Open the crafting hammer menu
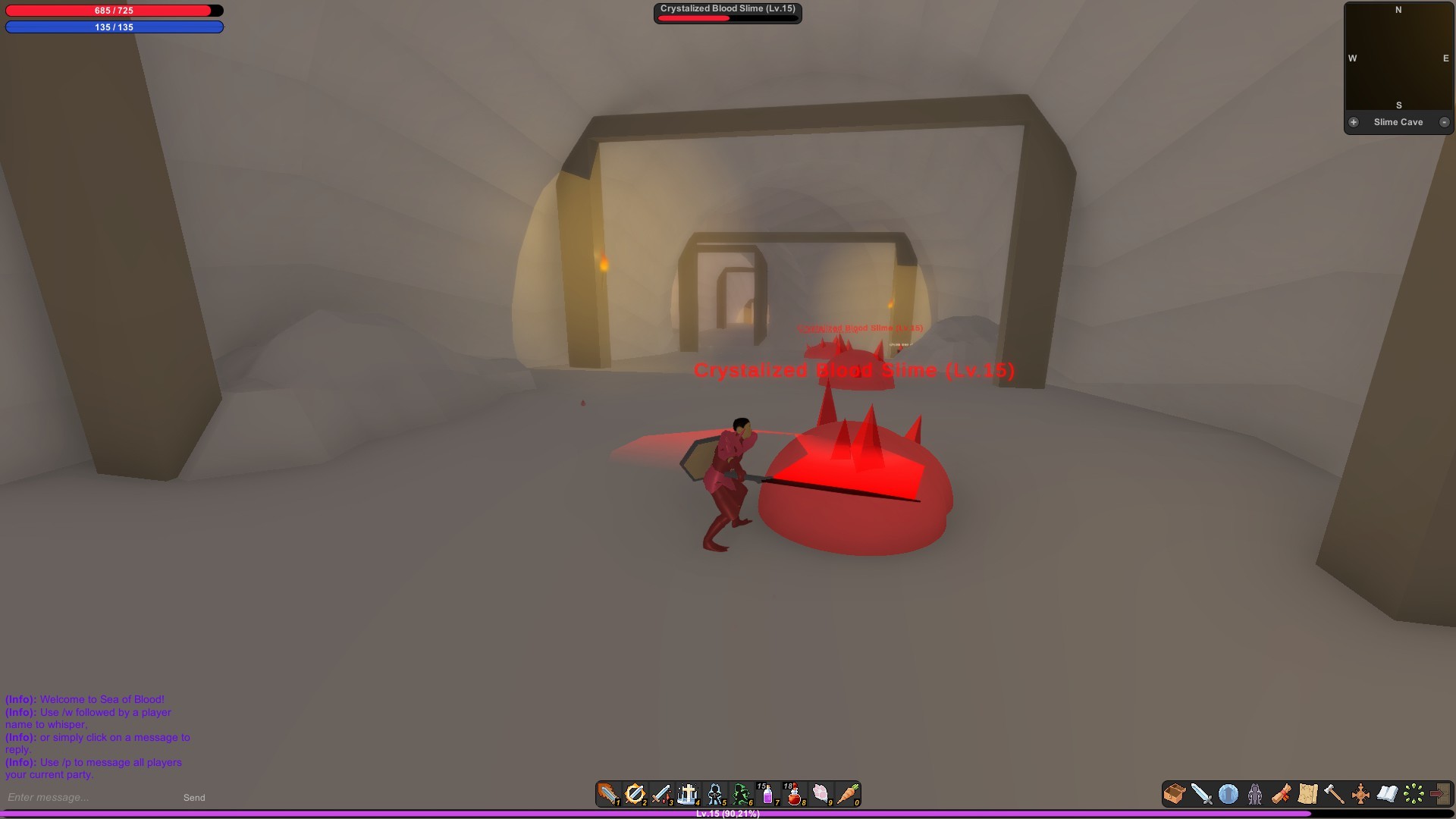The image size is (1456, 819). [x=1333, y=794]
